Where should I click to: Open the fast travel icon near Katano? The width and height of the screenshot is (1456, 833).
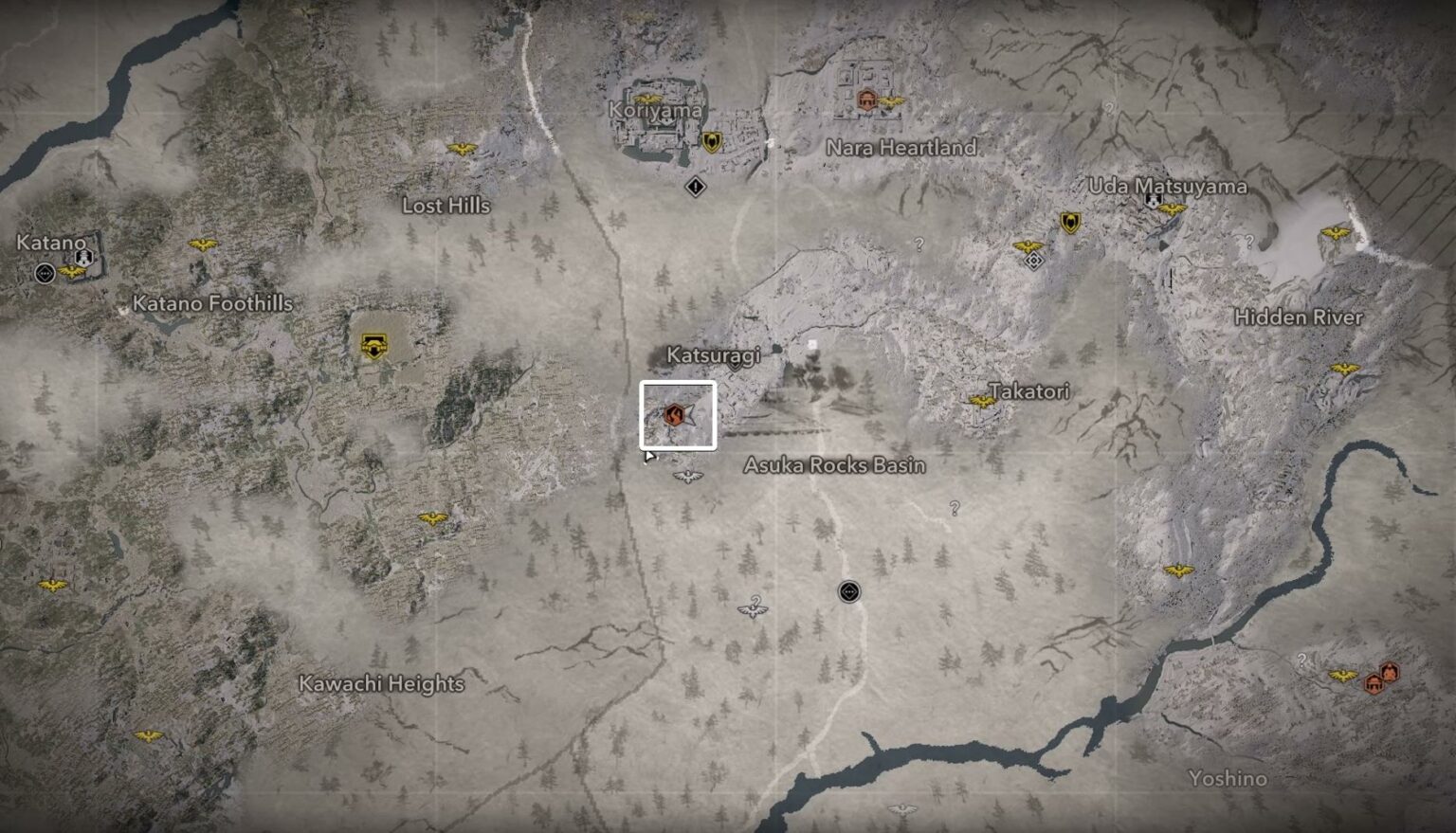coord(45,273)
